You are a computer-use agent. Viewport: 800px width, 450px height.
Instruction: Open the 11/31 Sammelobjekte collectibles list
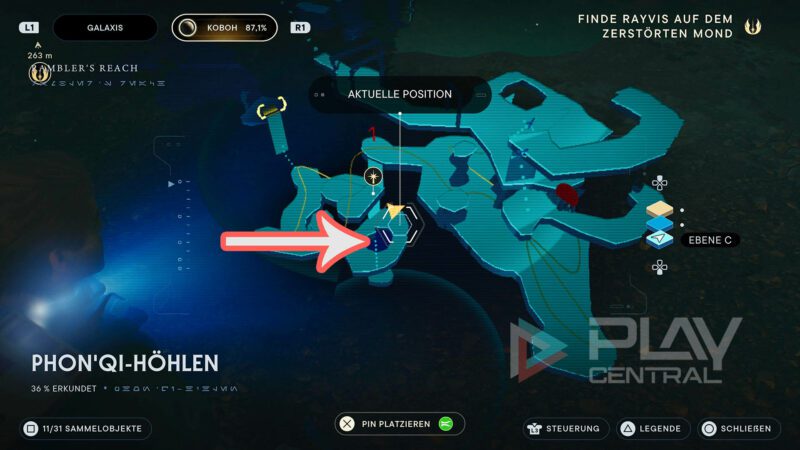(86, 429)
